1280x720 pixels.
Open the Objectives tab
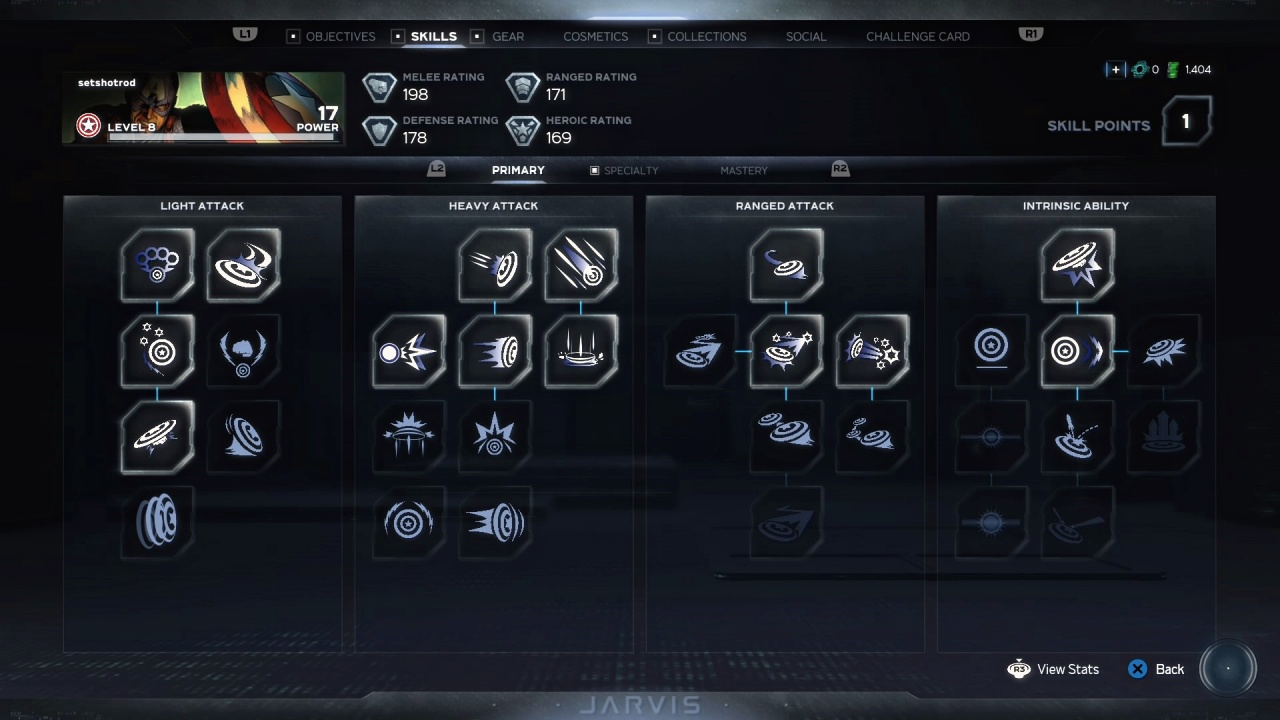(x=340, y=36)
